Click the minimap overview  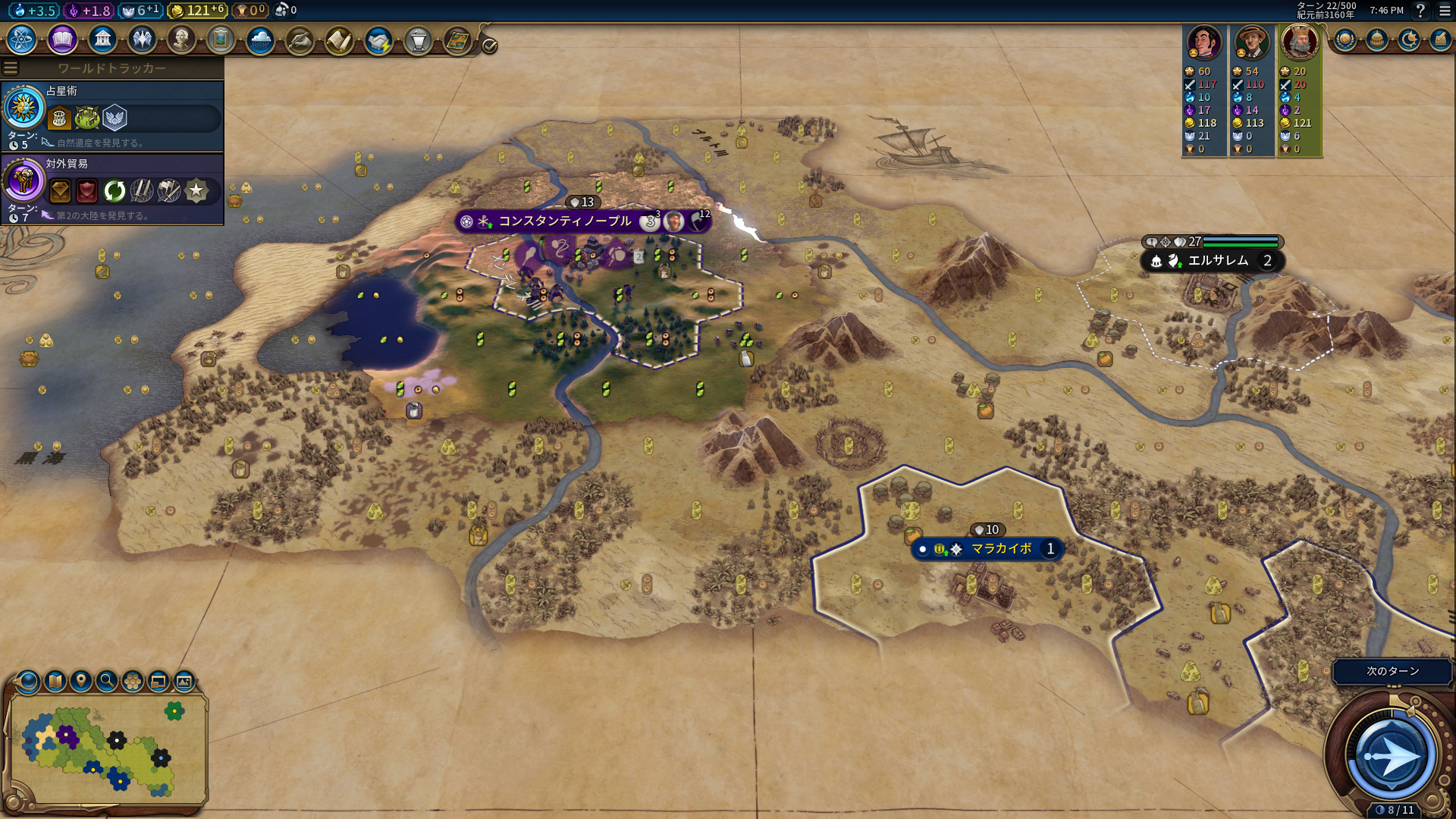click(x=106, y=749)
